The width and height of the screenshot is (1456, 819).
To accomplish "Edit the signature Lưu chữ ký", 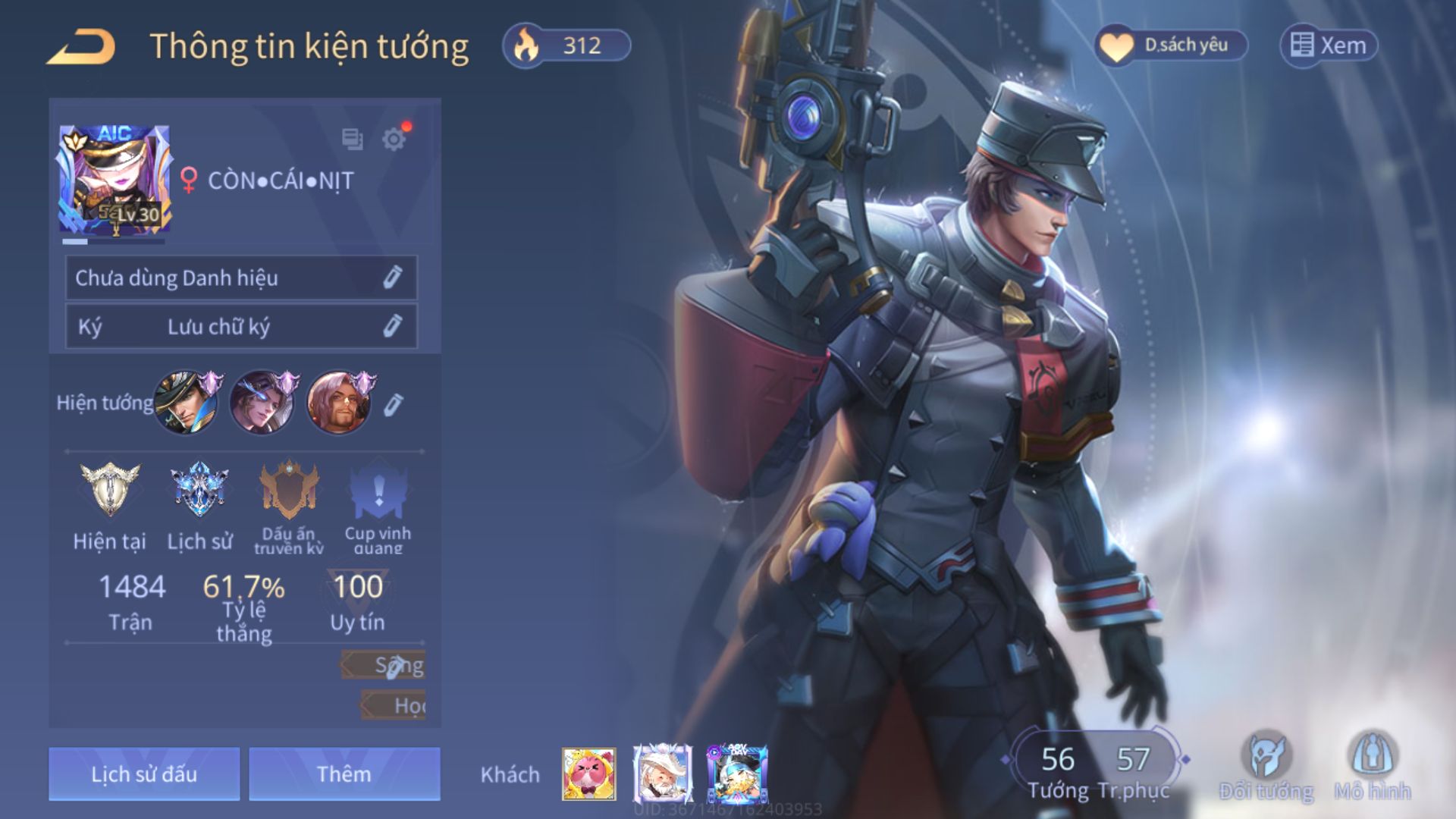I will tap(391, 326).
